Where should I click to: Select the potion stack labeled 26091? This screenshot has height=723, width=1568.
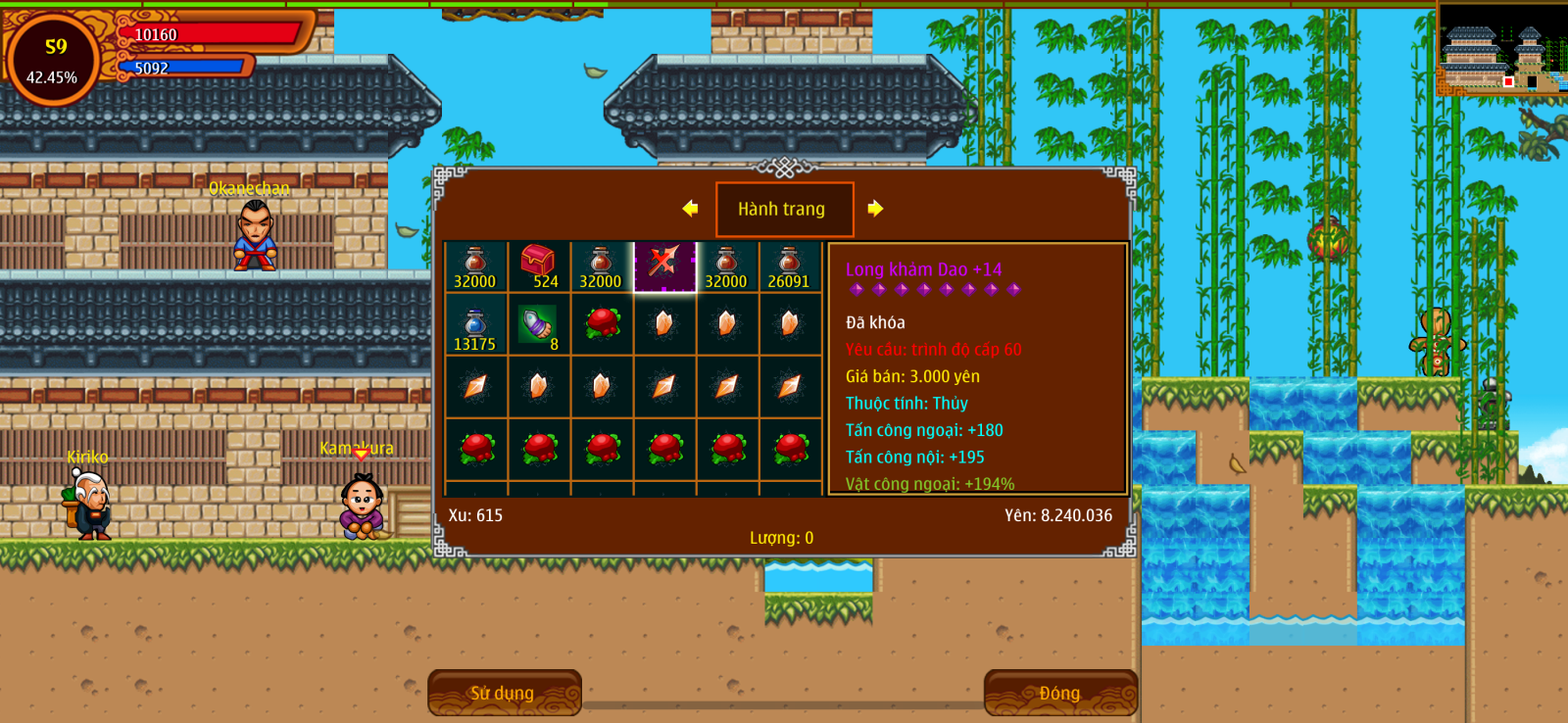(790, 266)
